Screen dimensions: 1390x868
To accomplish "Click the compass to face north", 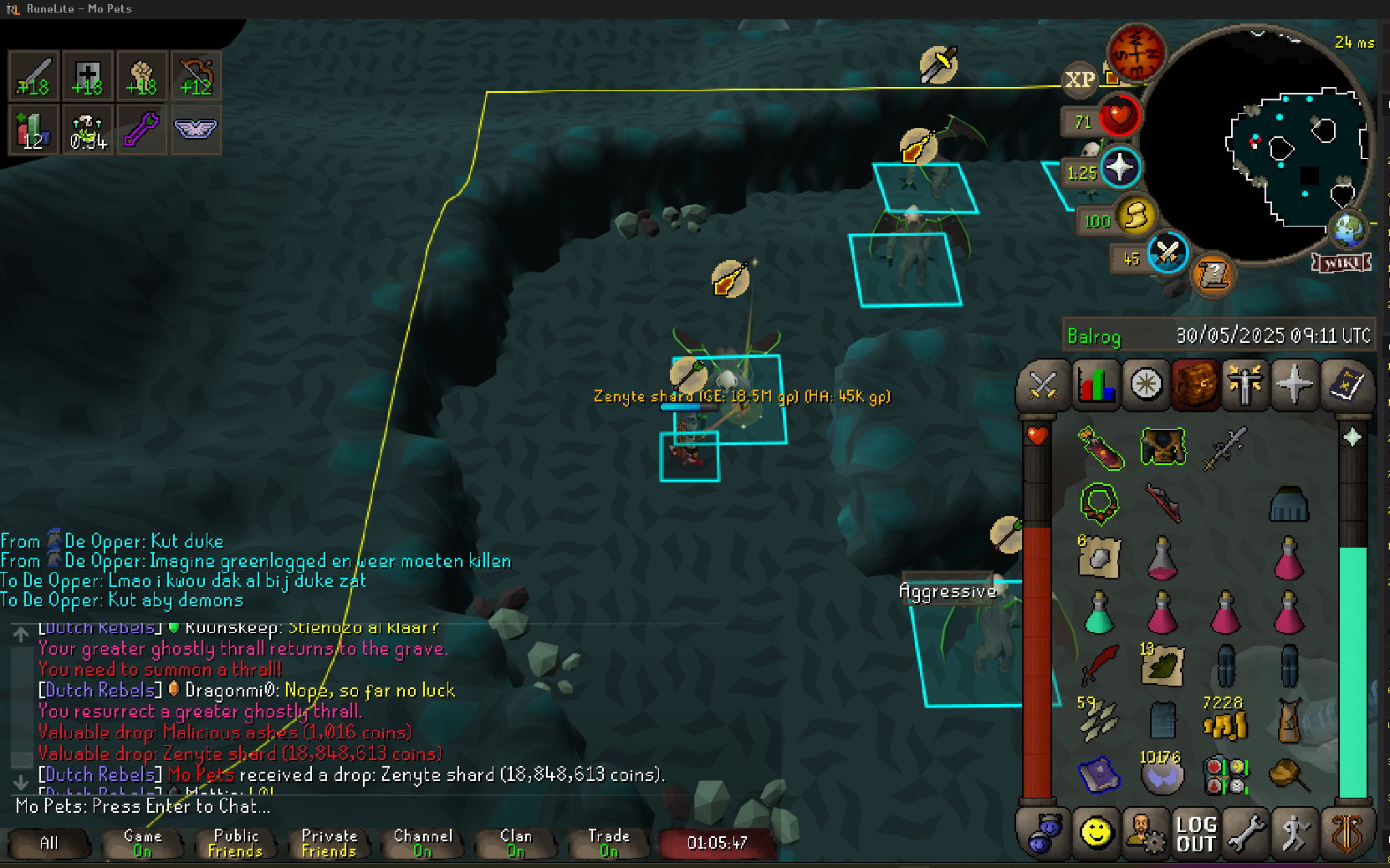I will 1137,51.
